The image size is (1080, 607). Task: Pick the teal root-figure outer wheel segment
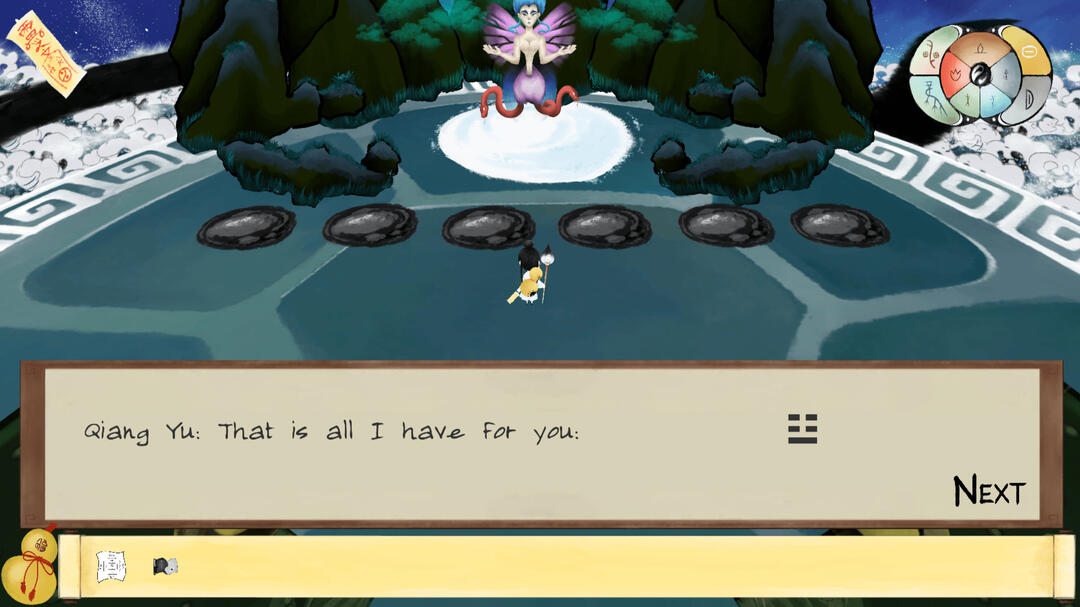pos(934,98)
